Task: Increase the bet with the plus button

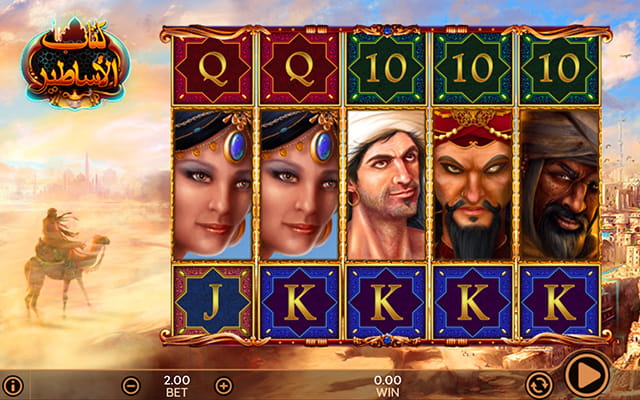Action: pos(223,385)
